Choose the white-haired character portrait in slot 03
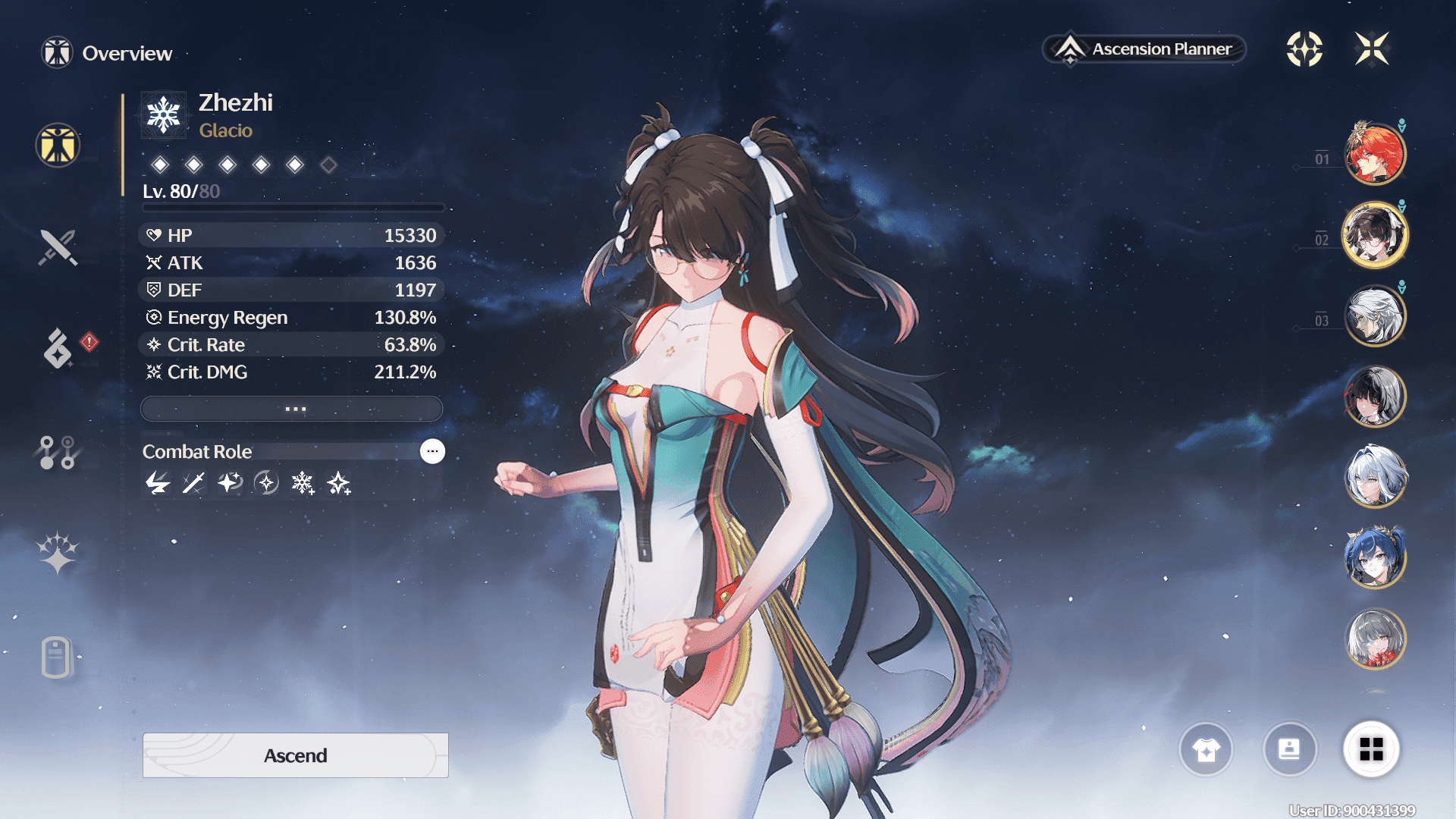Viewport: 1456px width, 819px height. (x=1375, y=316)
